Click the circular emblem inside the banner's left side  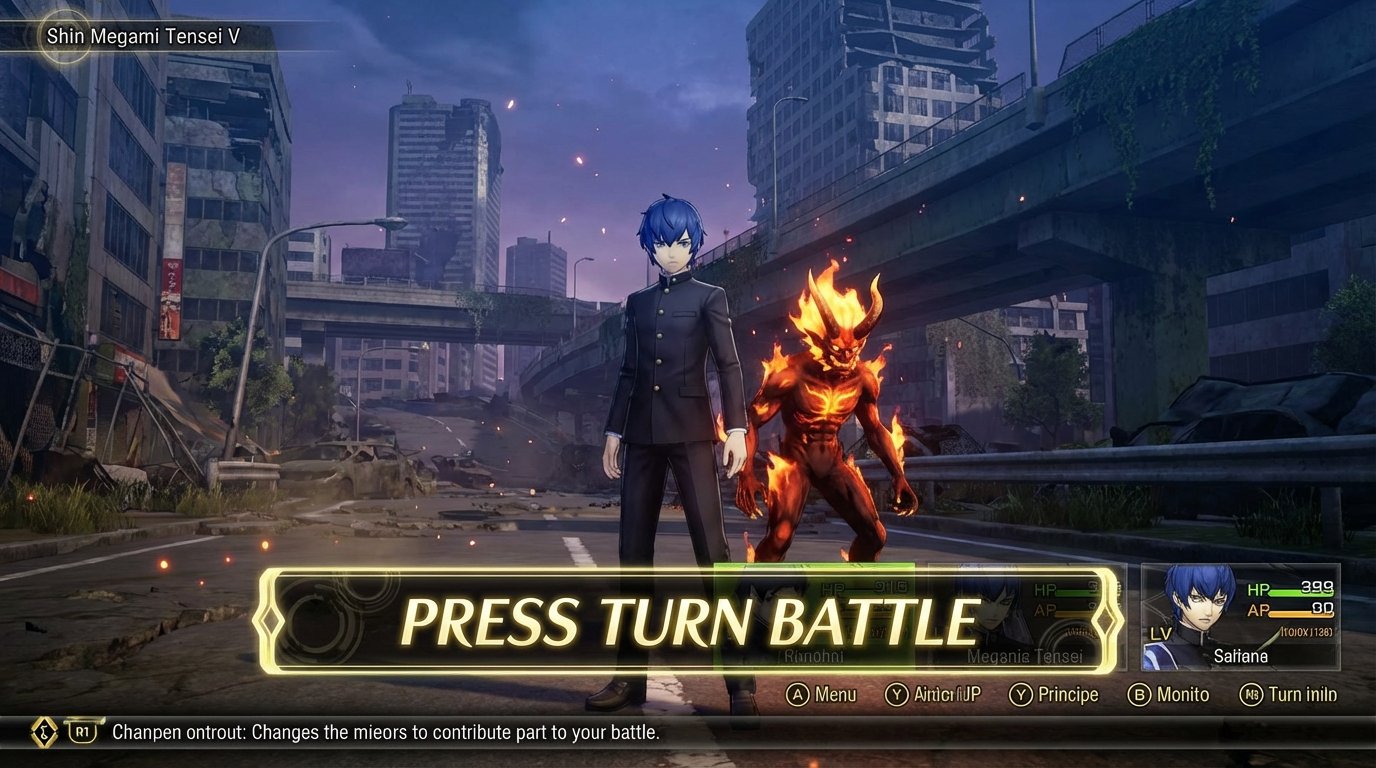[322, 620]
